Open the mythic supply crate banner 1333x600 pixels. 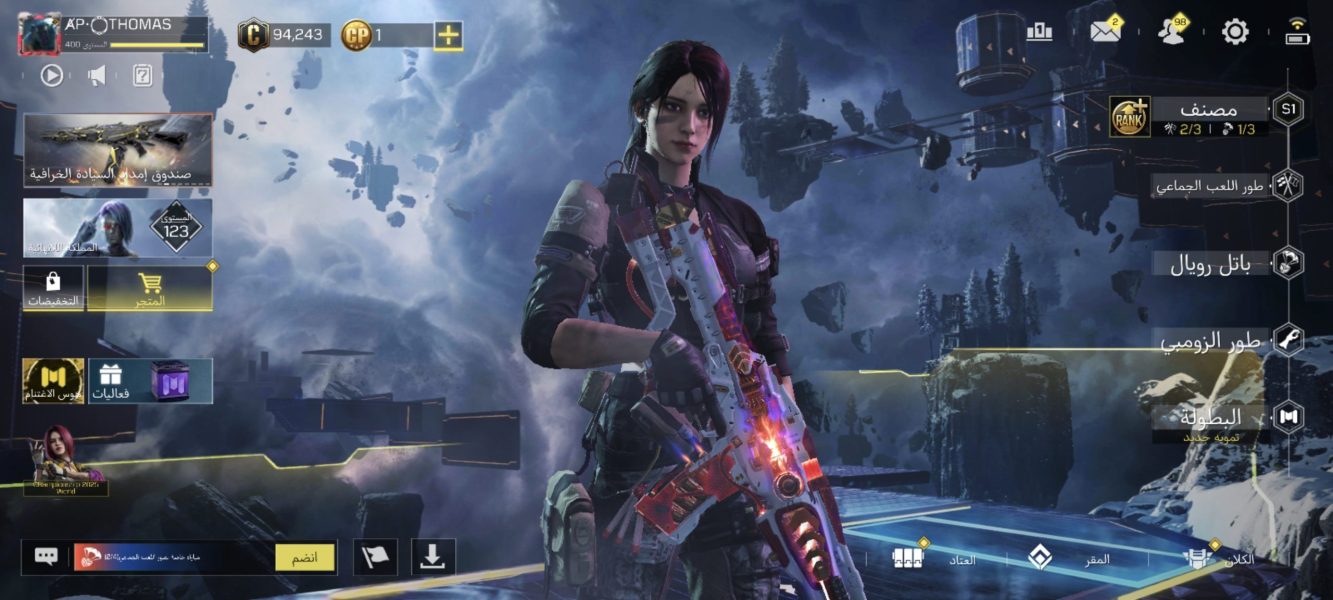(x=118, y=150)
